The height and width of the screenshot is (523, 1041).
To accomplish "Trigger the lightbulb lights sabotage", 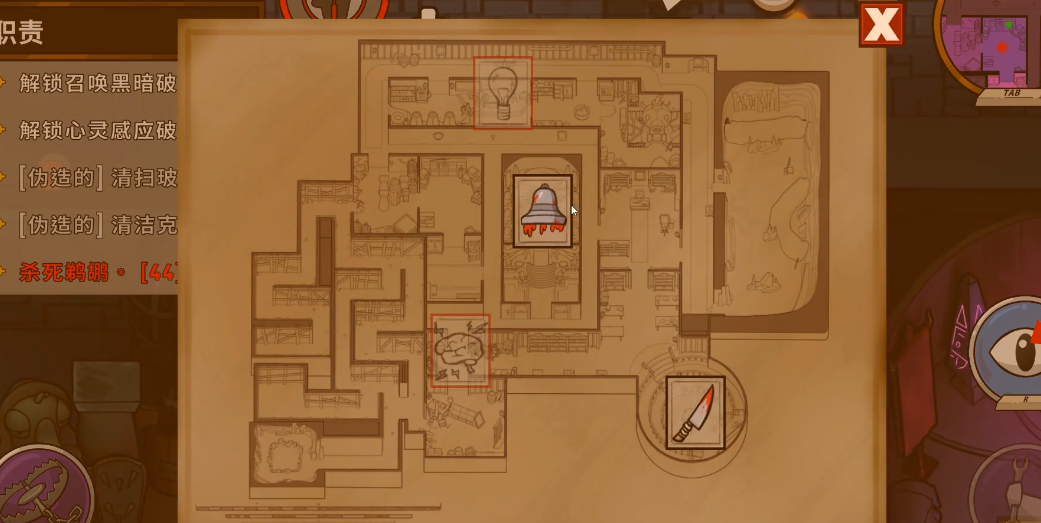I will [x=502, y=93].
